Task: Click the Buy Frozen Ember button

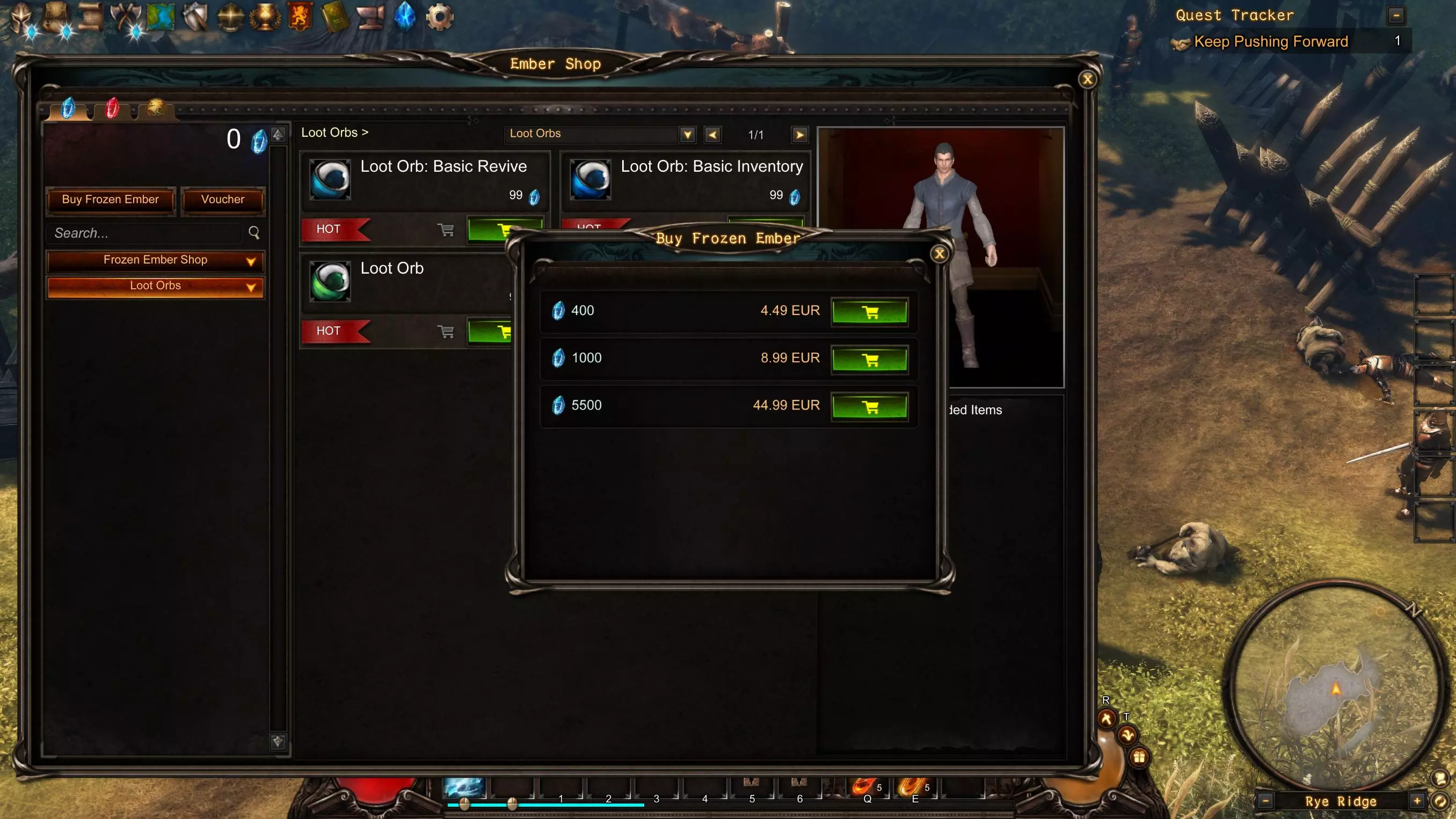Action: point(110,200)
